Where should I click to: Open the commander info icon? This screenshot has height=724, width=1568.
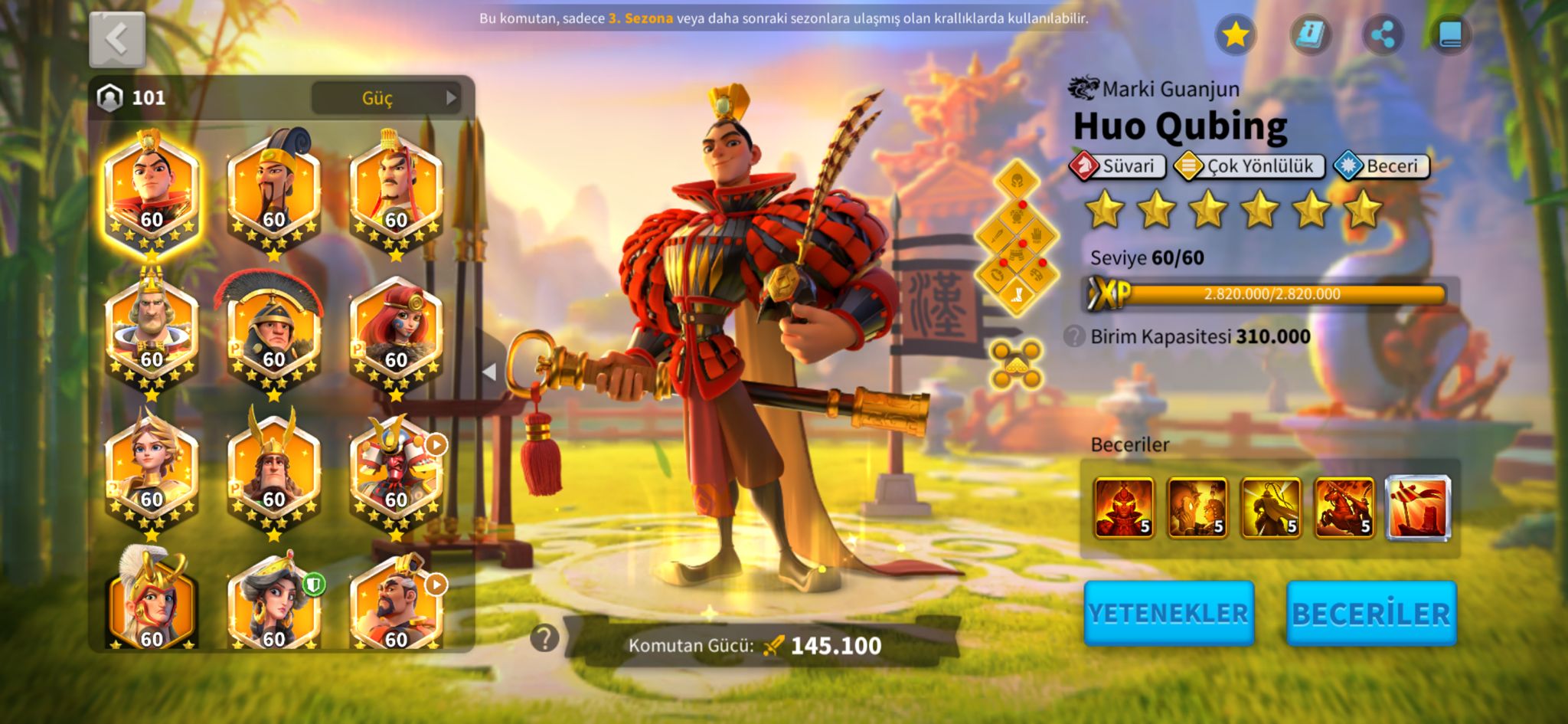[1309, 34]
